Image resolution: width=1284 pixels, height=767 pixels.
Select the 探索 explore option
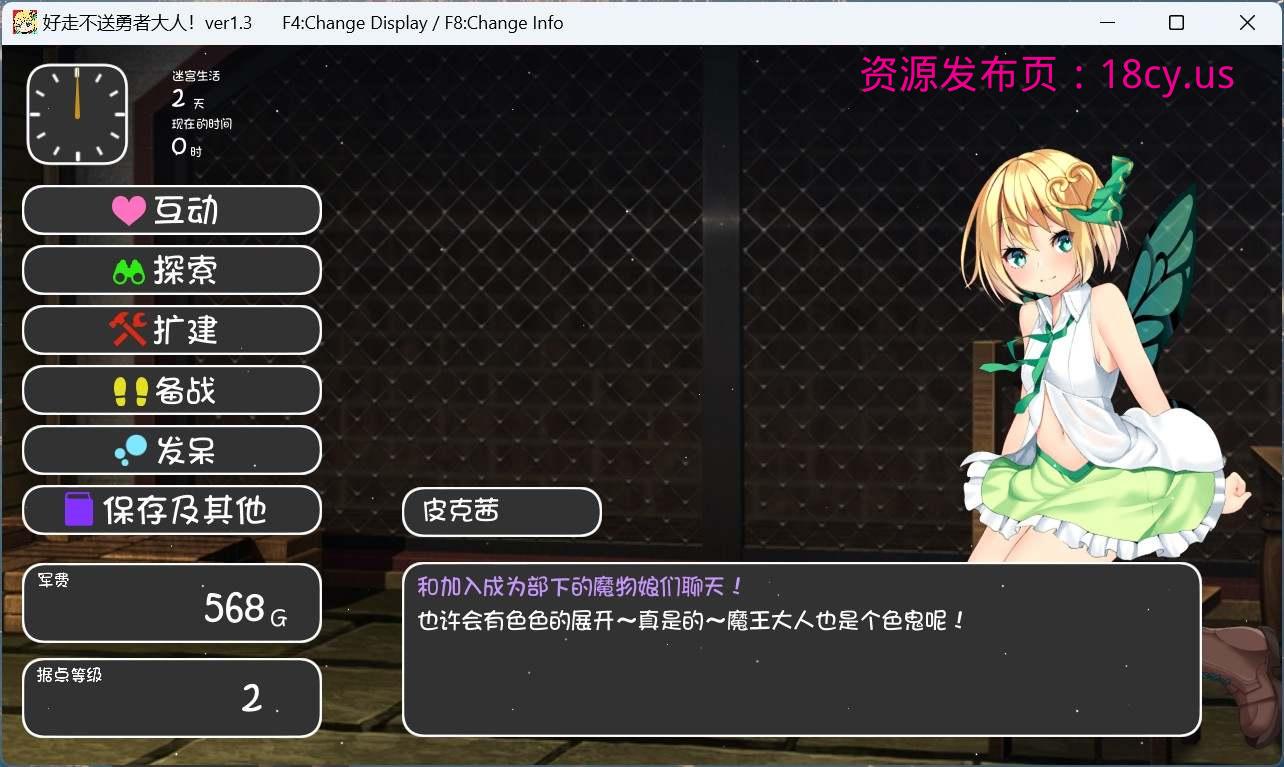(x=171, y=270)
